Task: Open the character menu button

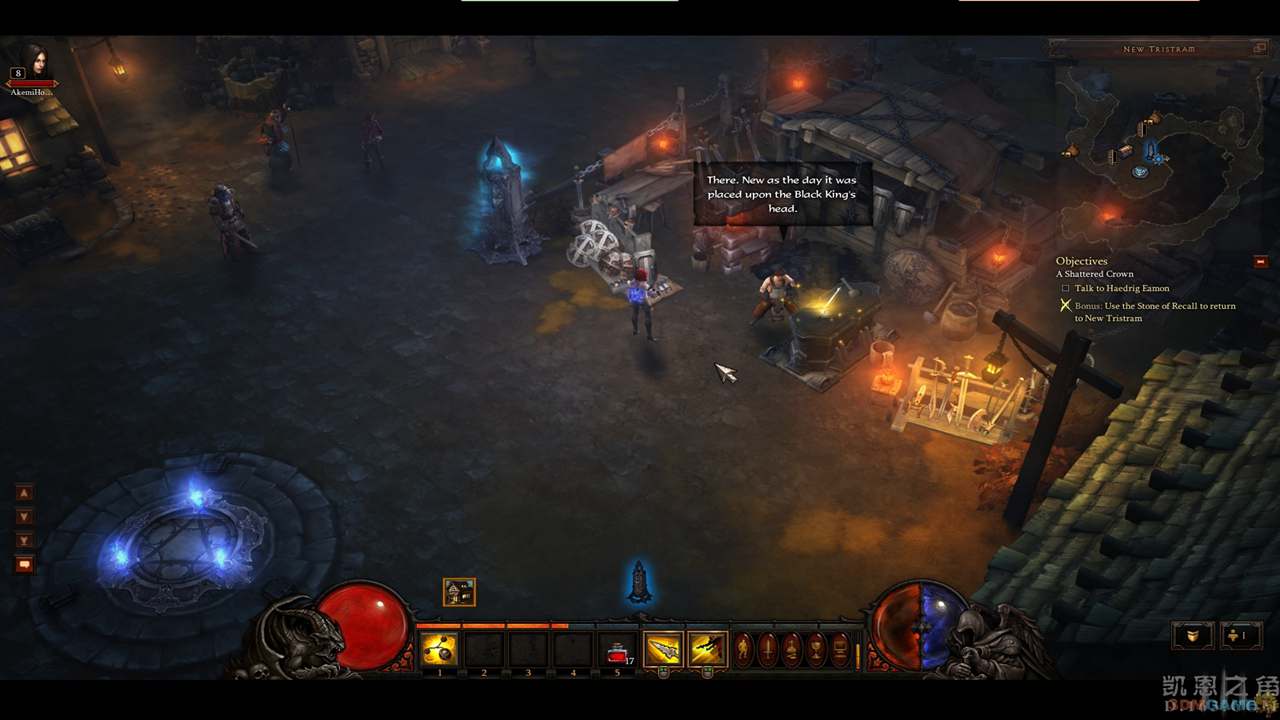Action: coord(744,650)
